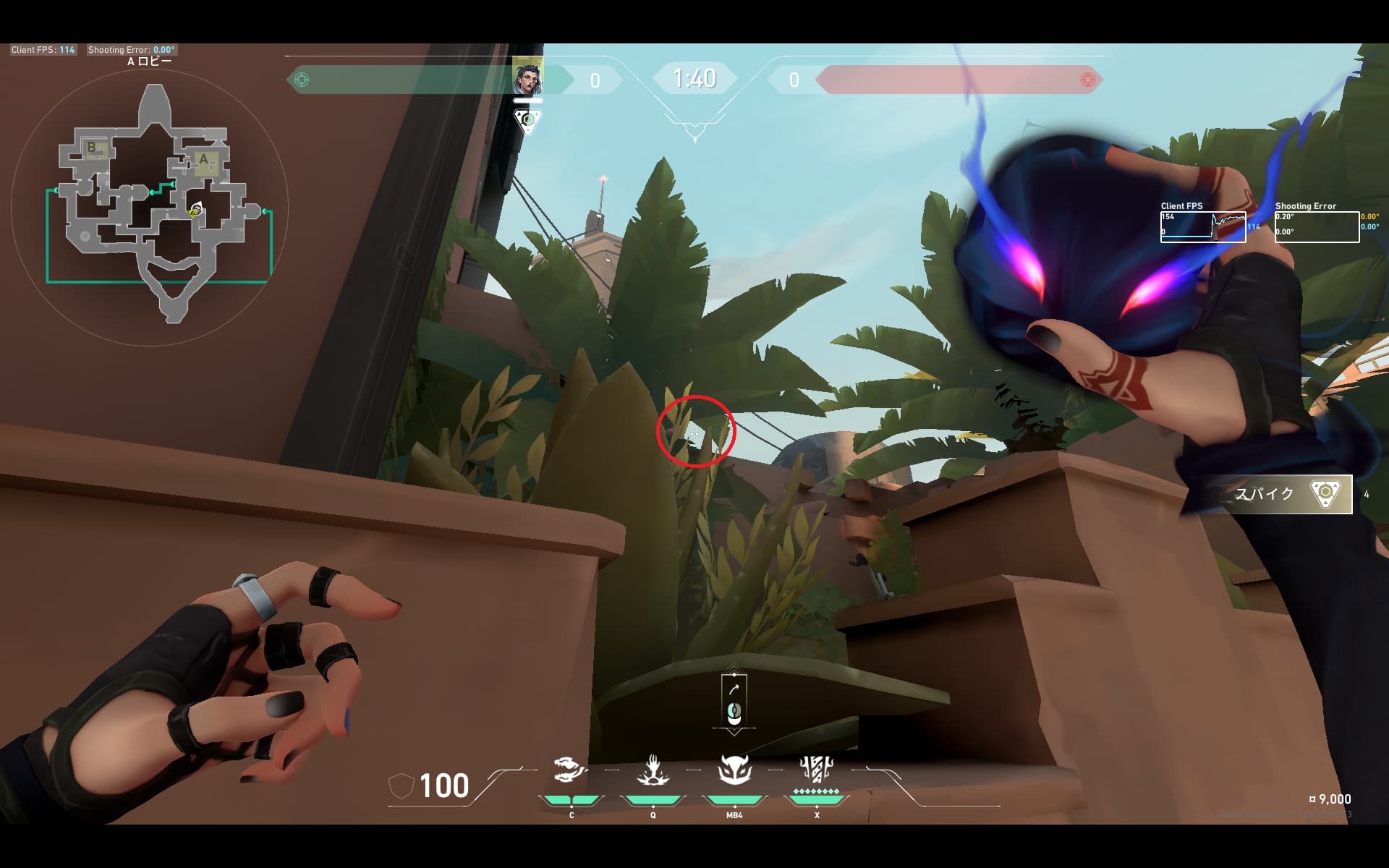This screenshot has height=868, width=1389.
Task: Click the green team emblem on the top bar
Action: point(302,80)
